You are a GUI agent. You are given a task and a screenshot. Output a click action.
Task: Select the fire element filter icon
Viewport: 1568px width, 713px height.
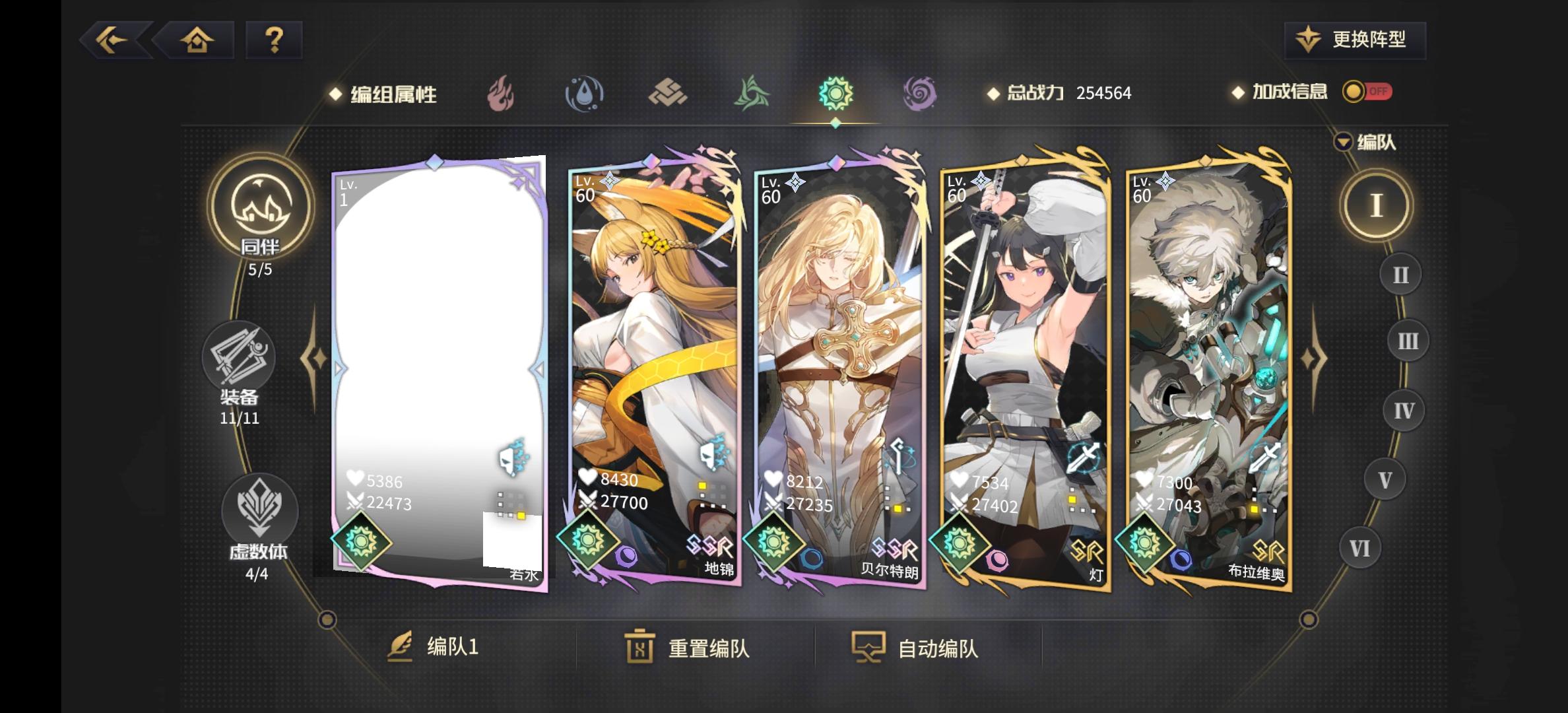pyautogui.click(x=501, y=94)
